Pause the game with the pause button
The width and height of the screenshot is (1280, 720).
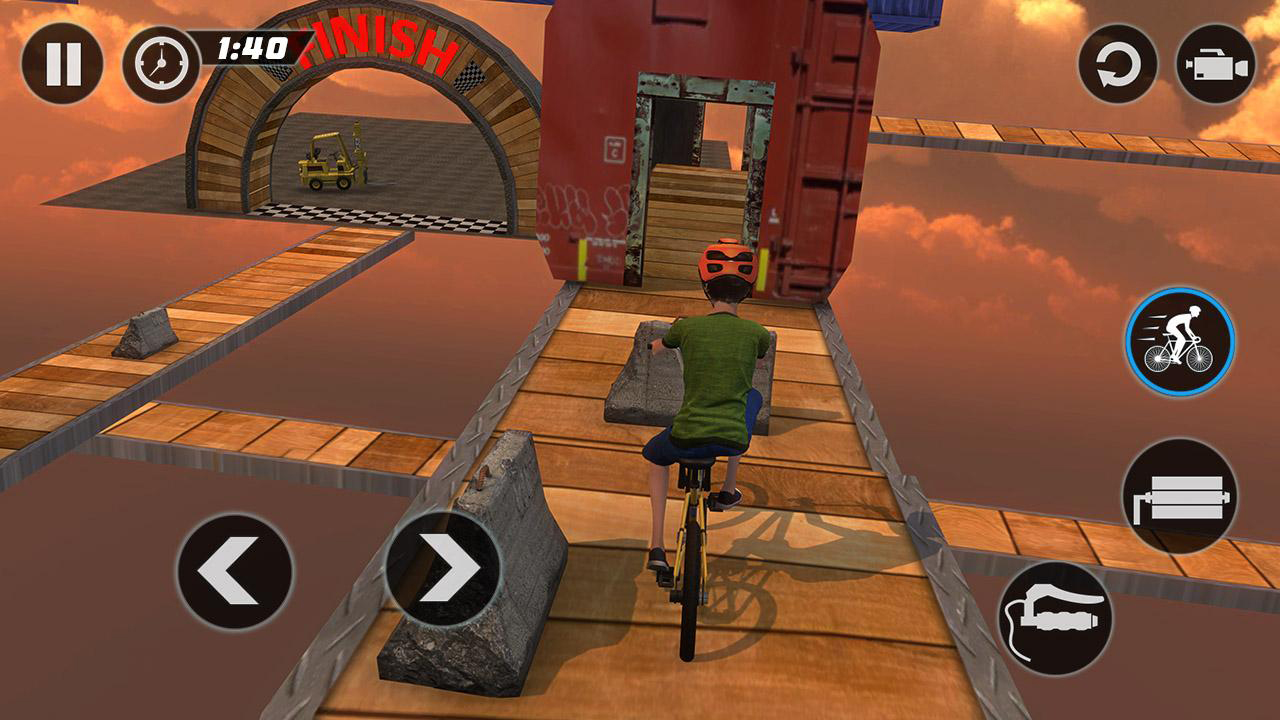[65, 62]
